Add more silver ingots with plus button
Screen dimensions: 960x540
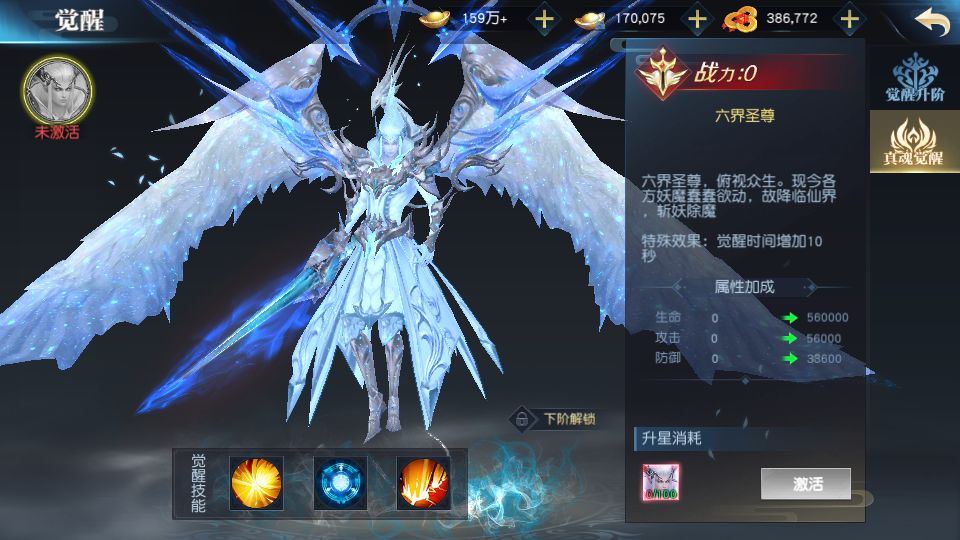coord(697,18)
